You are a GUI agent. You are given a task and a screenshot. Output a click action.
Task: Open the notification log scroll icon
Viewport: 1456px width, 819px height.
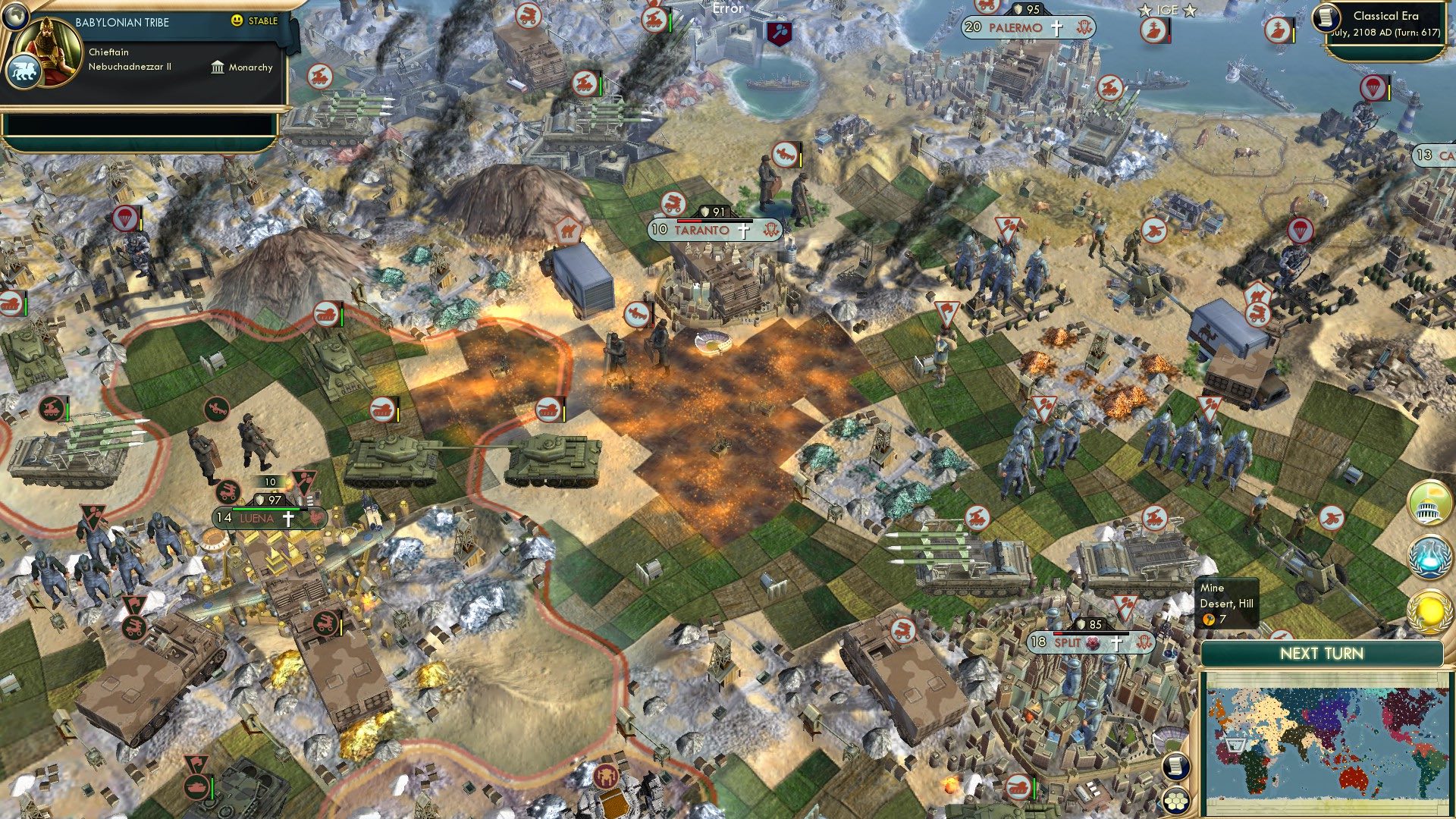[1176, 765]
